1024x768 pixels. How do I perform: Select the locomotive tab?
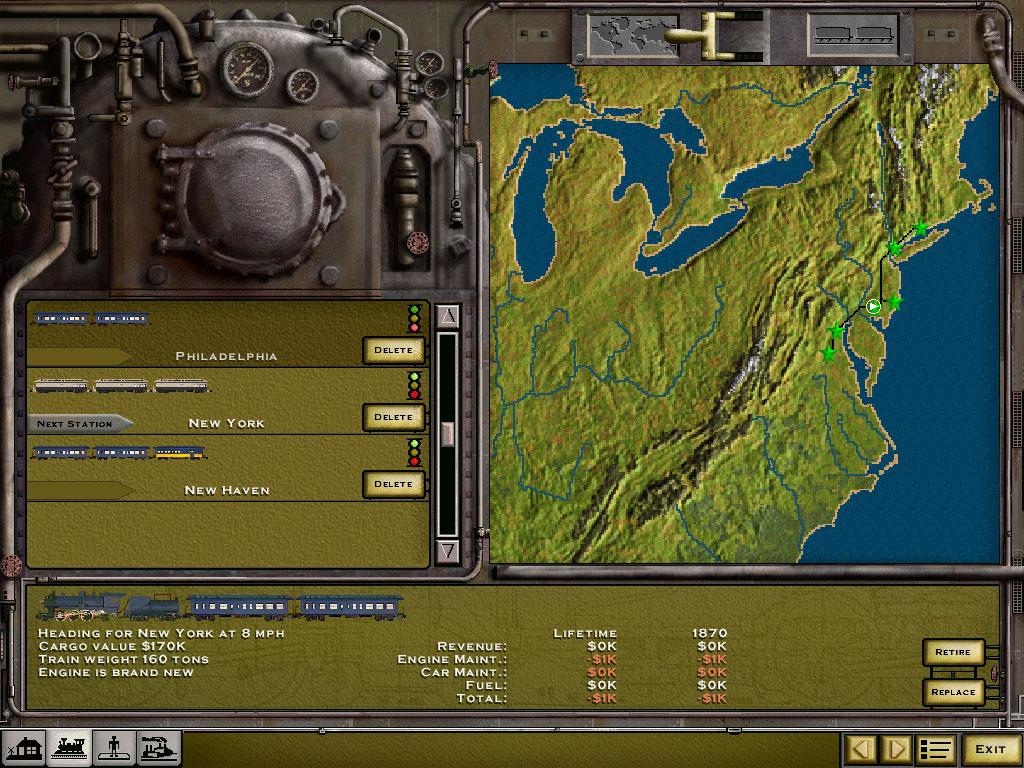click(69, 748)
